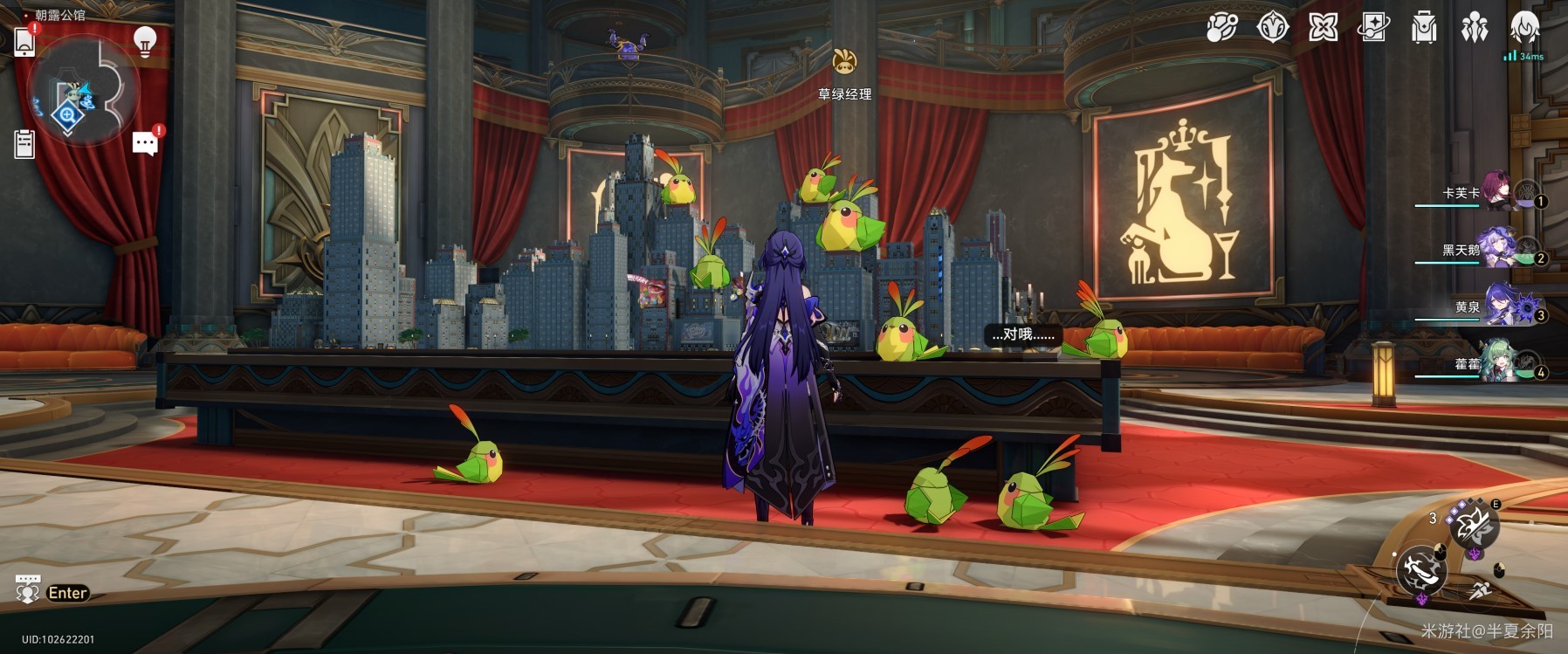1568x654 pixels.
Task: Open the compass star emblem icon
Action: pyautogui.click(x=1272, y=28)
